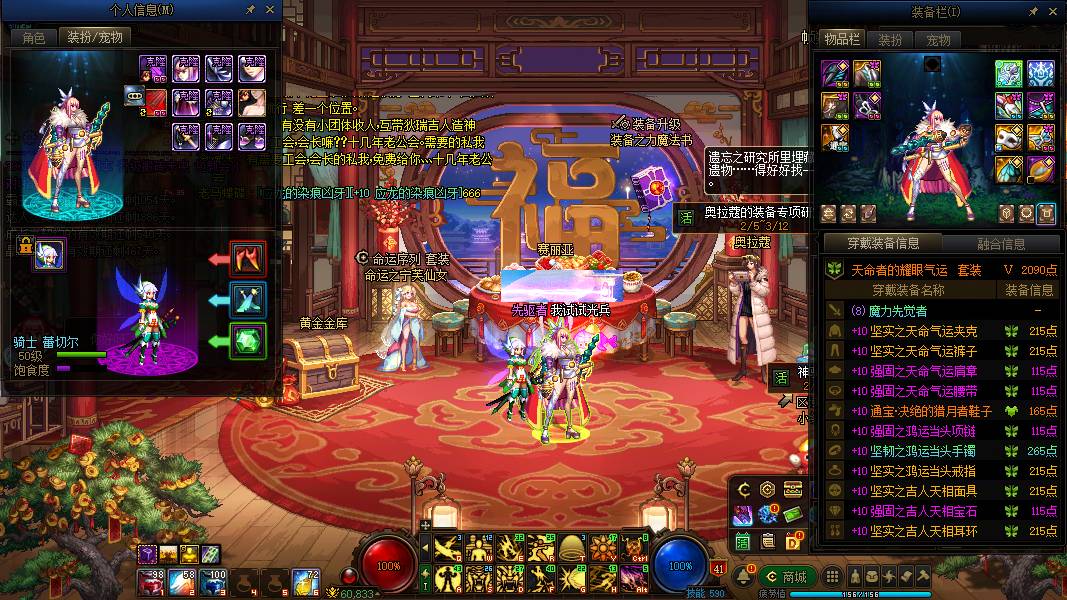
Task: Open the 宠物 tab in equipment panel
Action: pos(938,40)
